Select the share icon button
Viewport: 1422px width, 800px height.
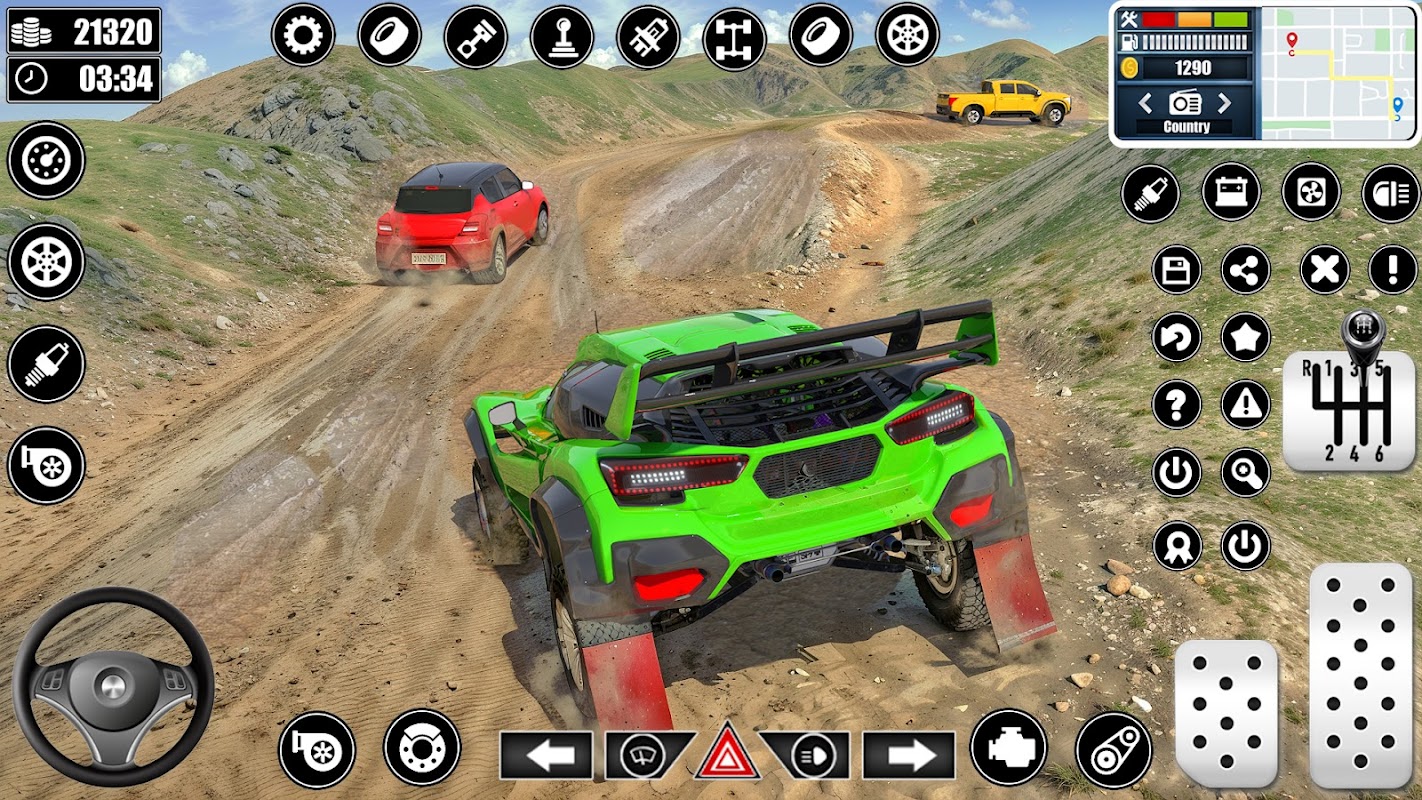point(1245,270)
